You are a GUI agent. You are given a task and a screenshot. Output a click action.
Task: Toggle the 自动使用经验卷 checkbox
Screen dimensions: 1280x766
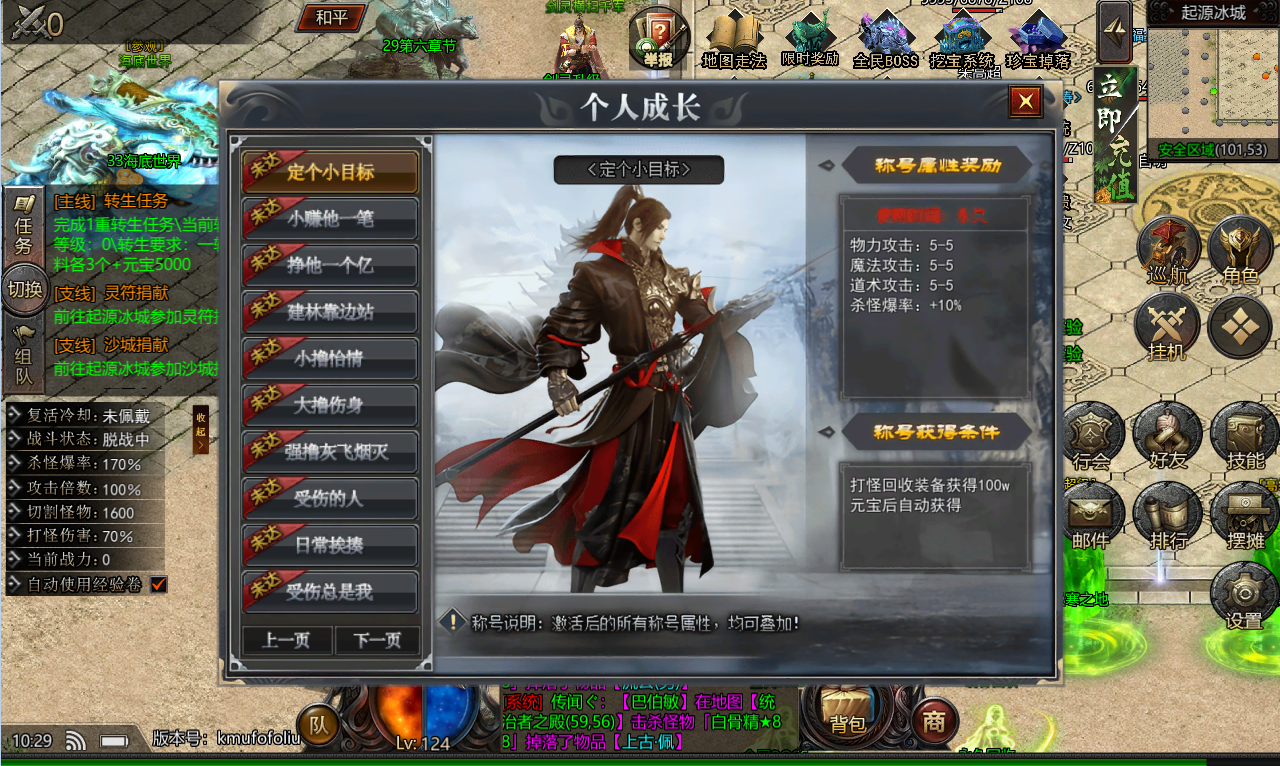158,584
